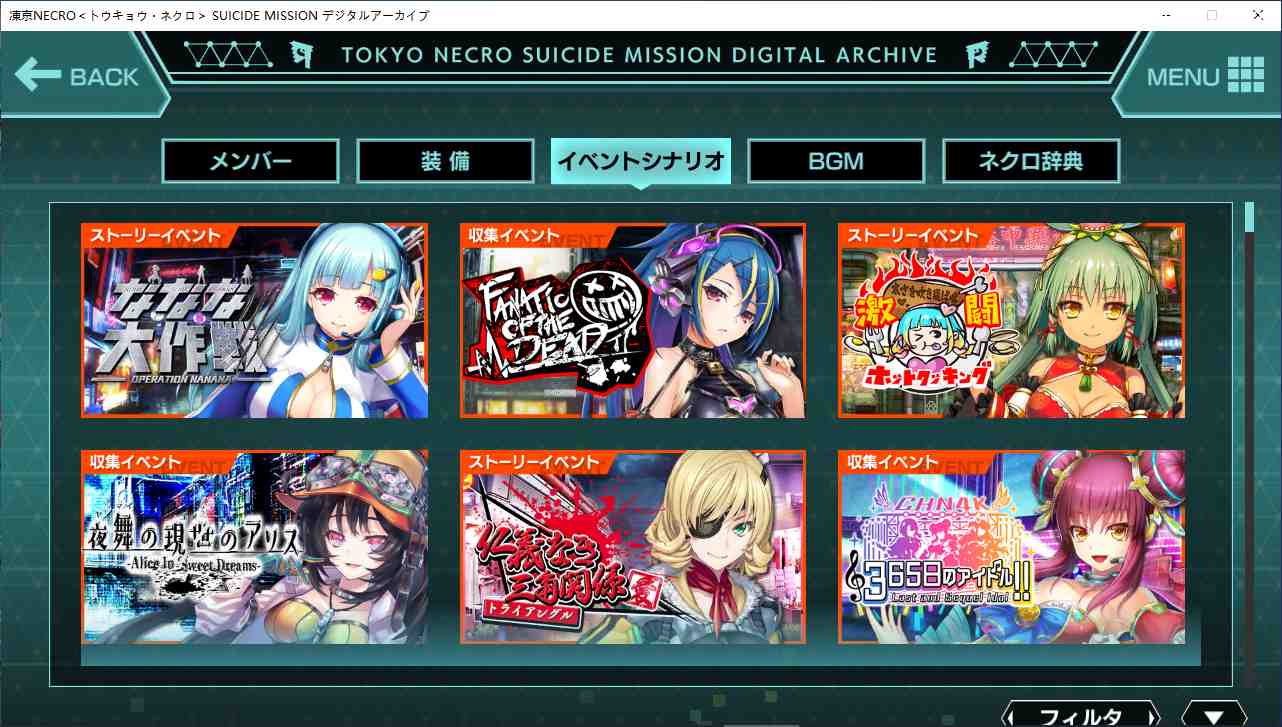Select the 激闘ホットクッキング story event
Screen dimensions: 1282x727
[x=1011, y=320]
